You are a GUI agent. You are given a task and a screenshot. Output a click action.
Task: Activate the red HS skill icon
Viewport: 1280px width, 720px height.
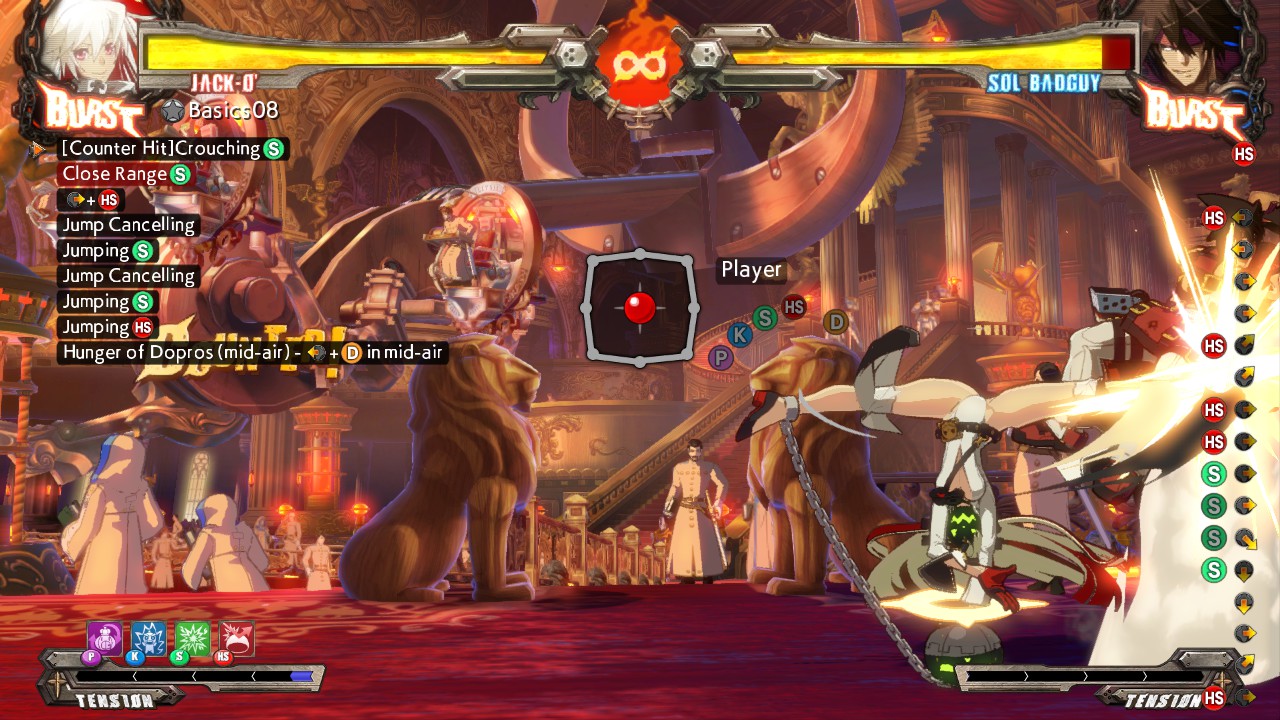(x=237, y=638)
